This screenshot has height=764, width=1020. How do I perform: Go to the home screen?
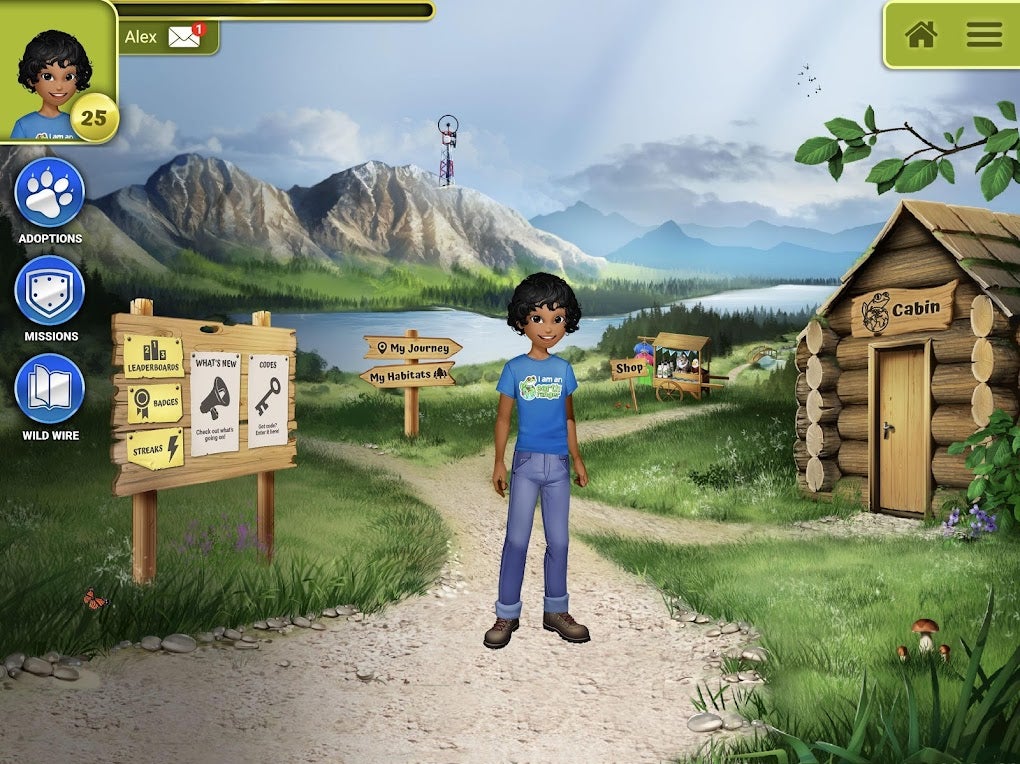(x=920, y=34)
